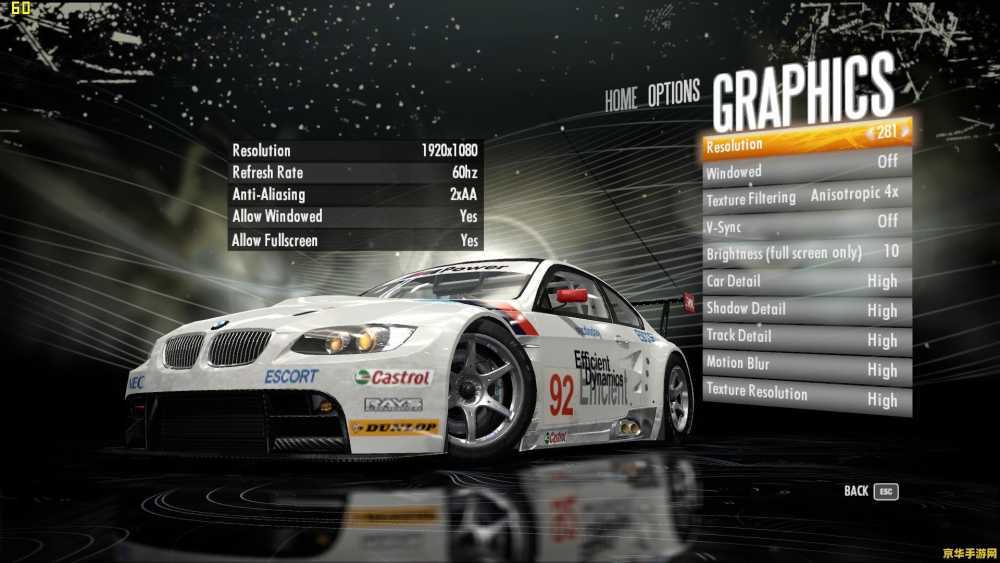1000x563 pixels.
Task: Adjust Brightness (full screen only) row
Action: pyautogui.click(x=805, y=252)
